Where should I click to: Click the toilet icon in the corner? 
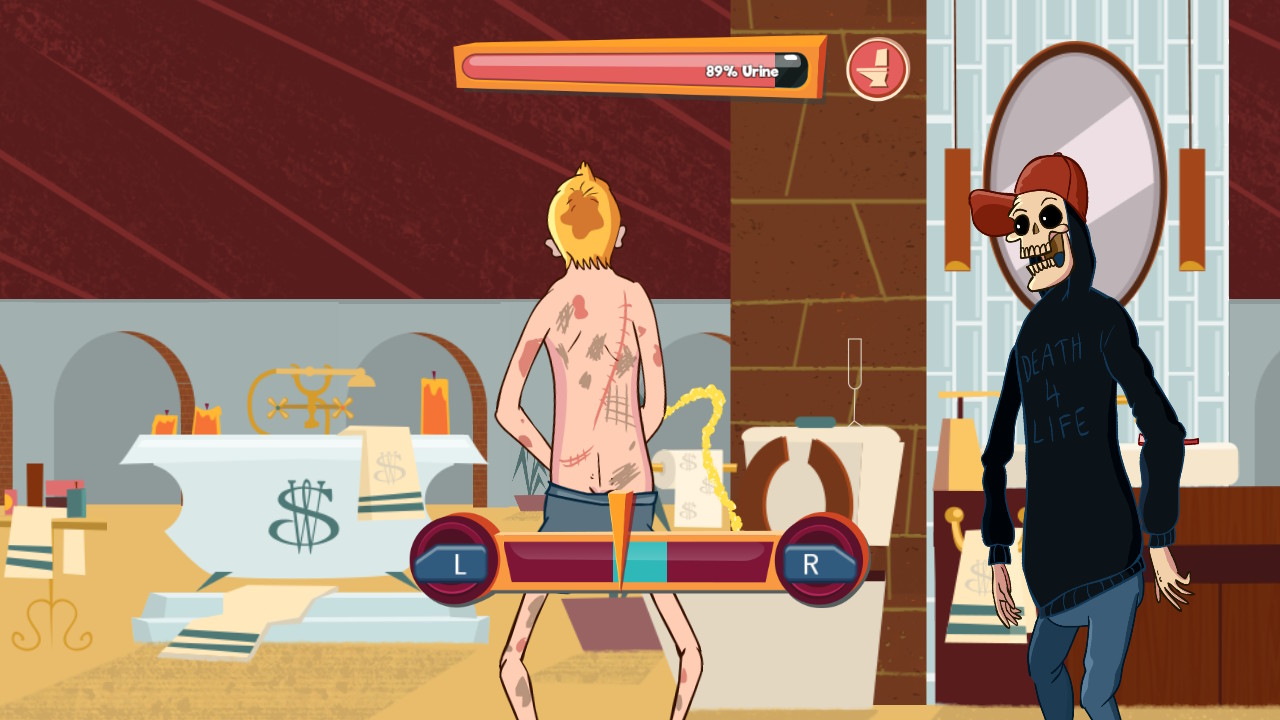tap(877, 67)
